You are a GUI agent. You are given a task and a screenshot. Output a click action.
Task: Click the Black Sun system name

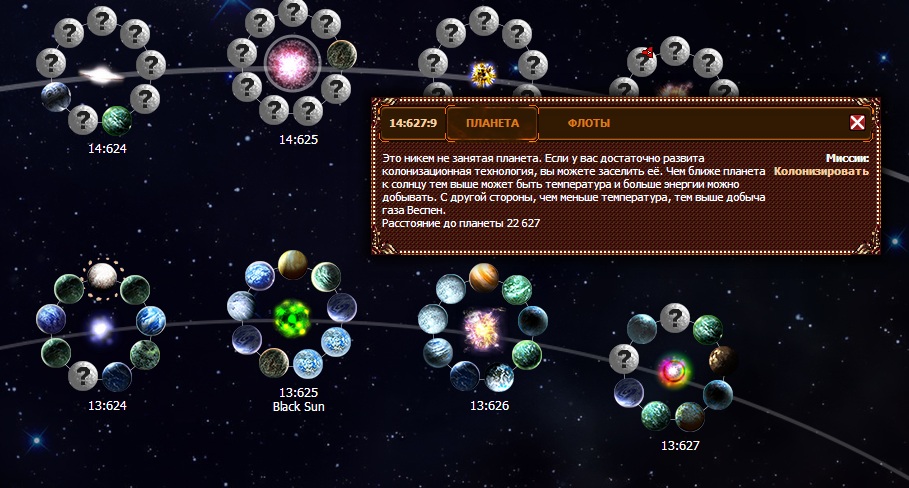tap(298, 407)
